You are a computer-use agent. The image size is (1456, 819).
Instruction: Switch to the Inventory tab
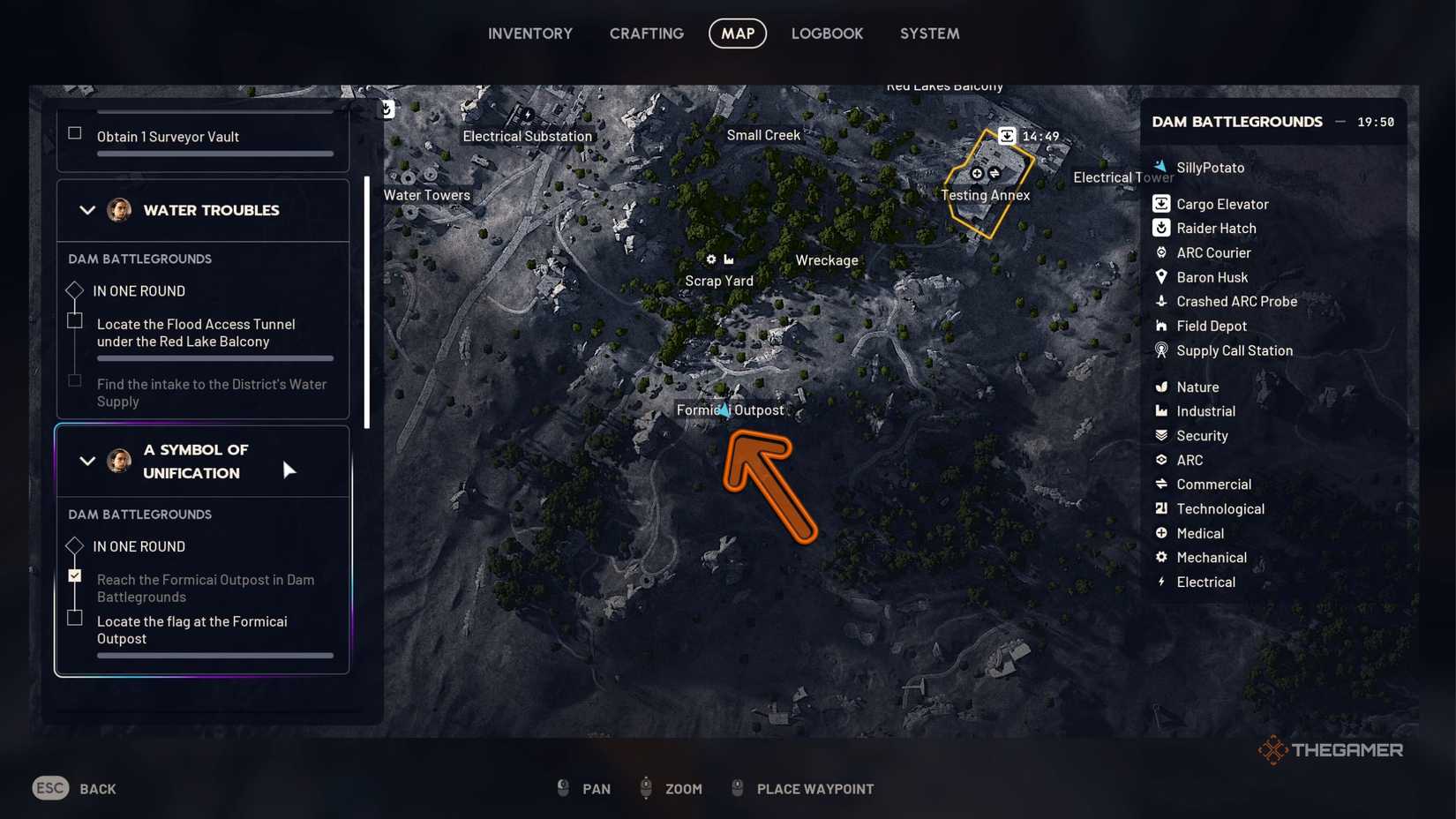(530, 34)
